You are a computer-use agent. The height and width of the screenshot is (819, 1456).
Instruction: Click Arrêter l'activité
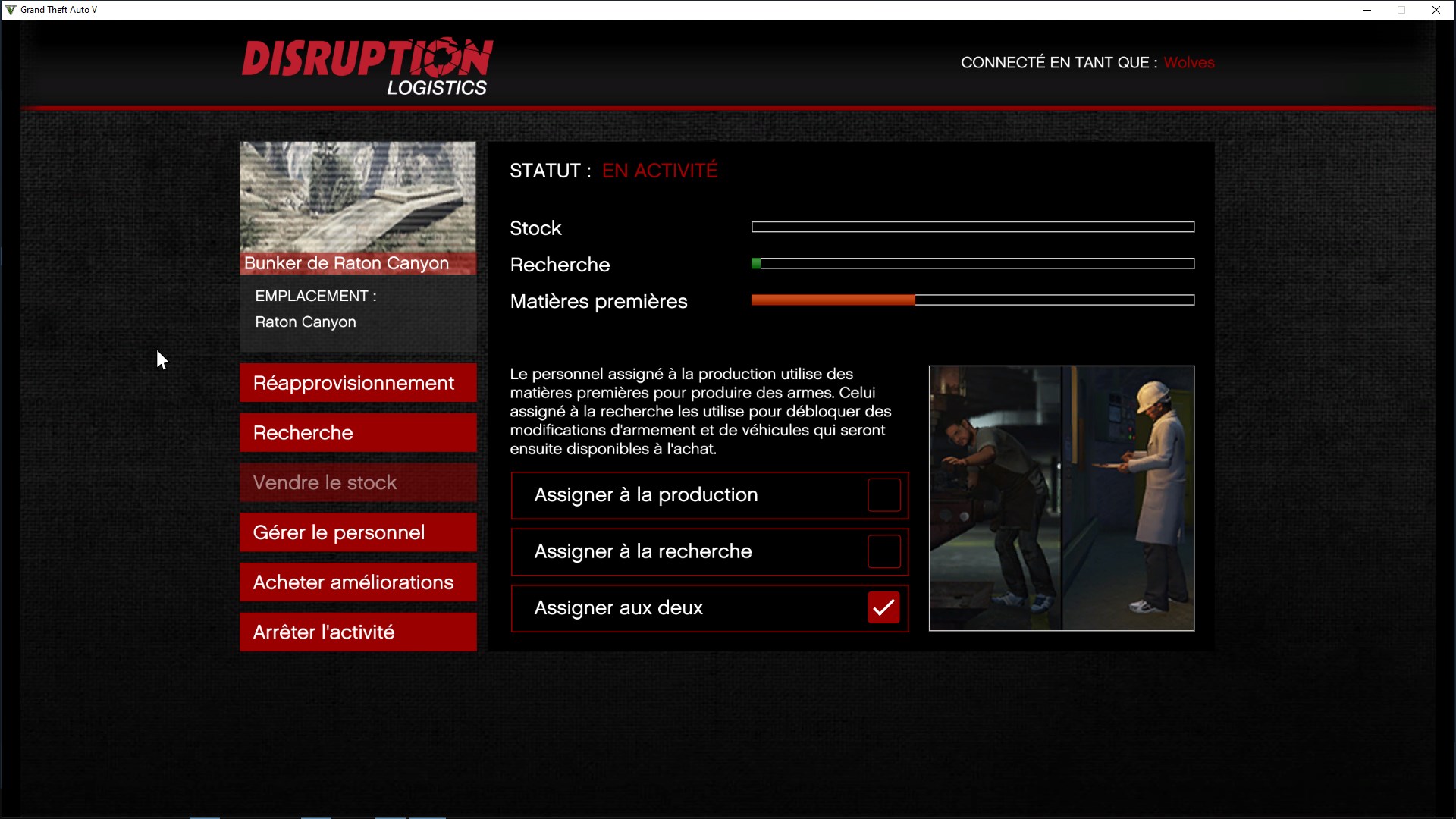[x=357, y=632]
